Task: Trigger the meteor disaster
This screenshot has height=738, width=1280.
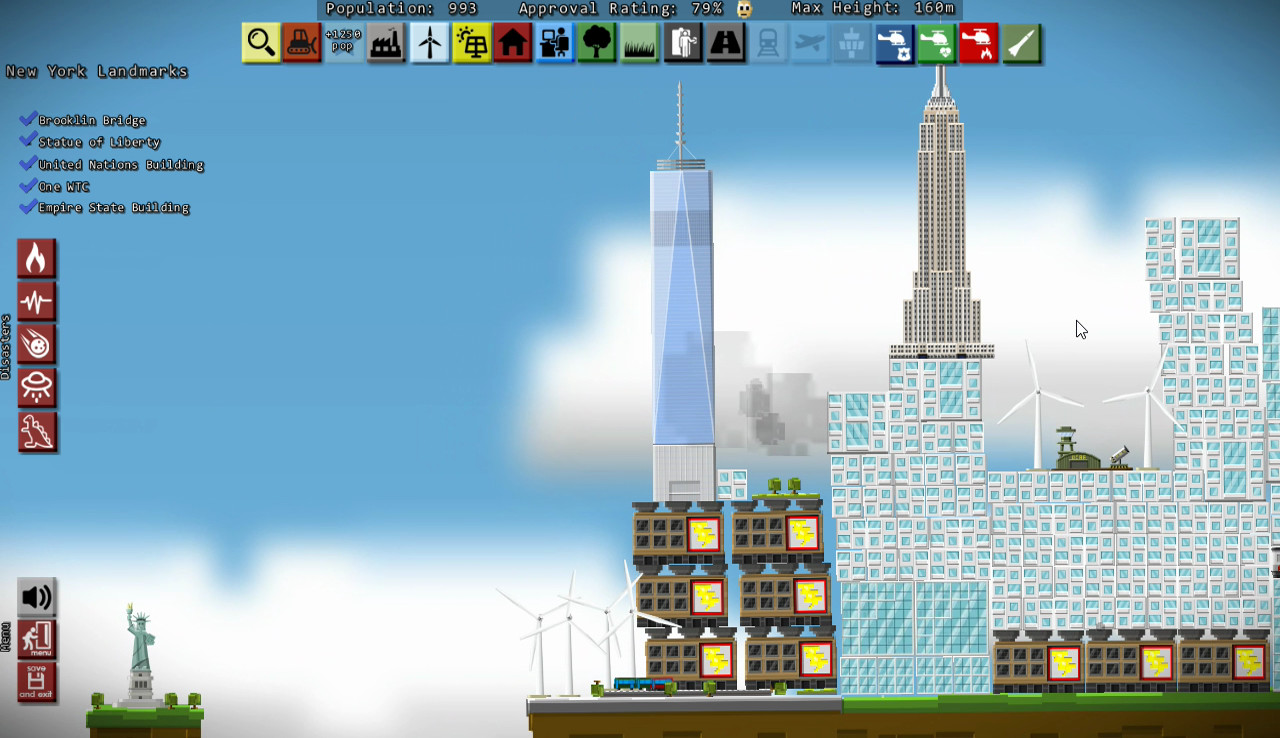Action: pos(37,344)
